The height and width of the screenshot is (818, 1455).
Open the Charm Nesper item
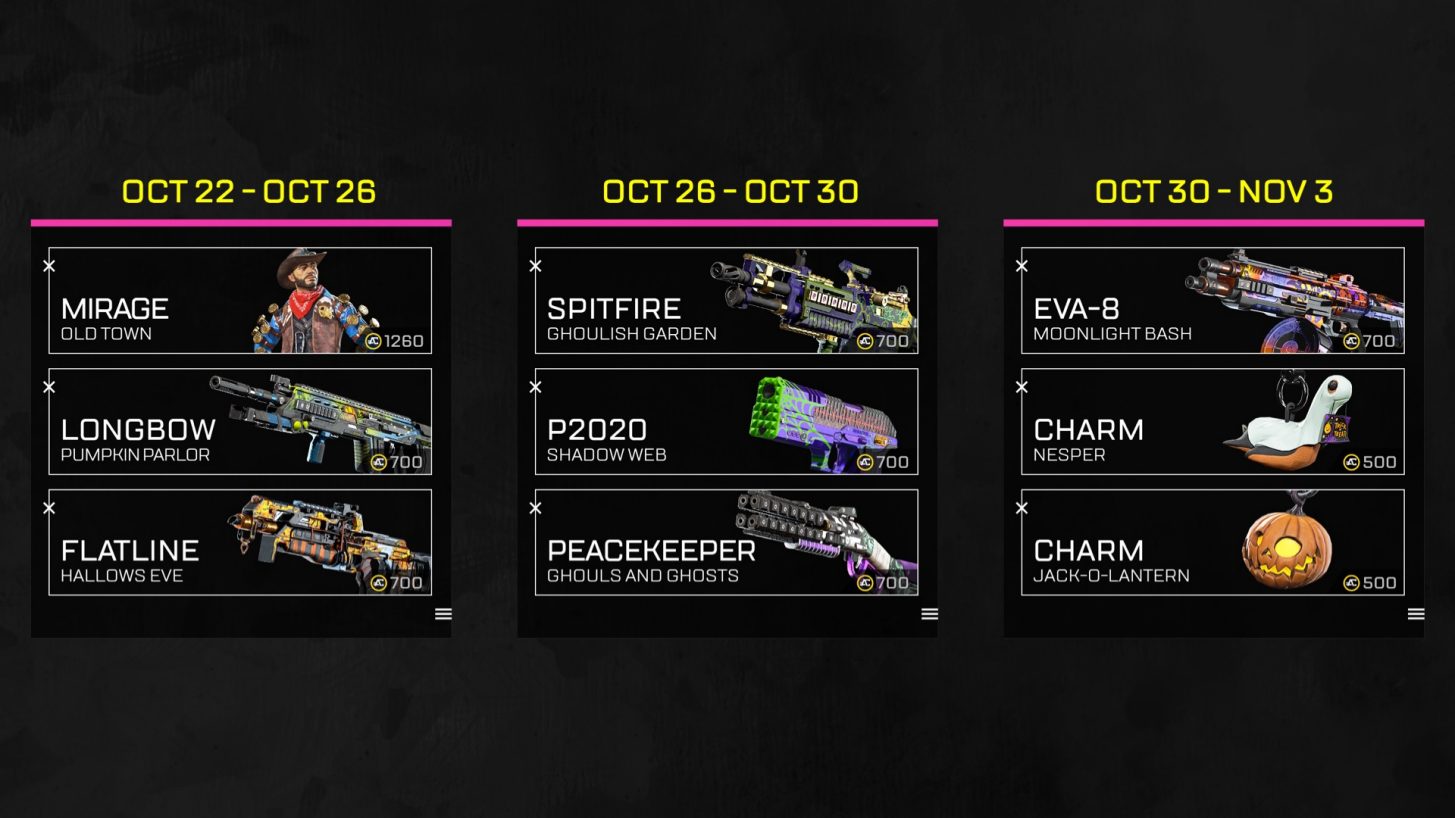click(x=1213, y=421)
